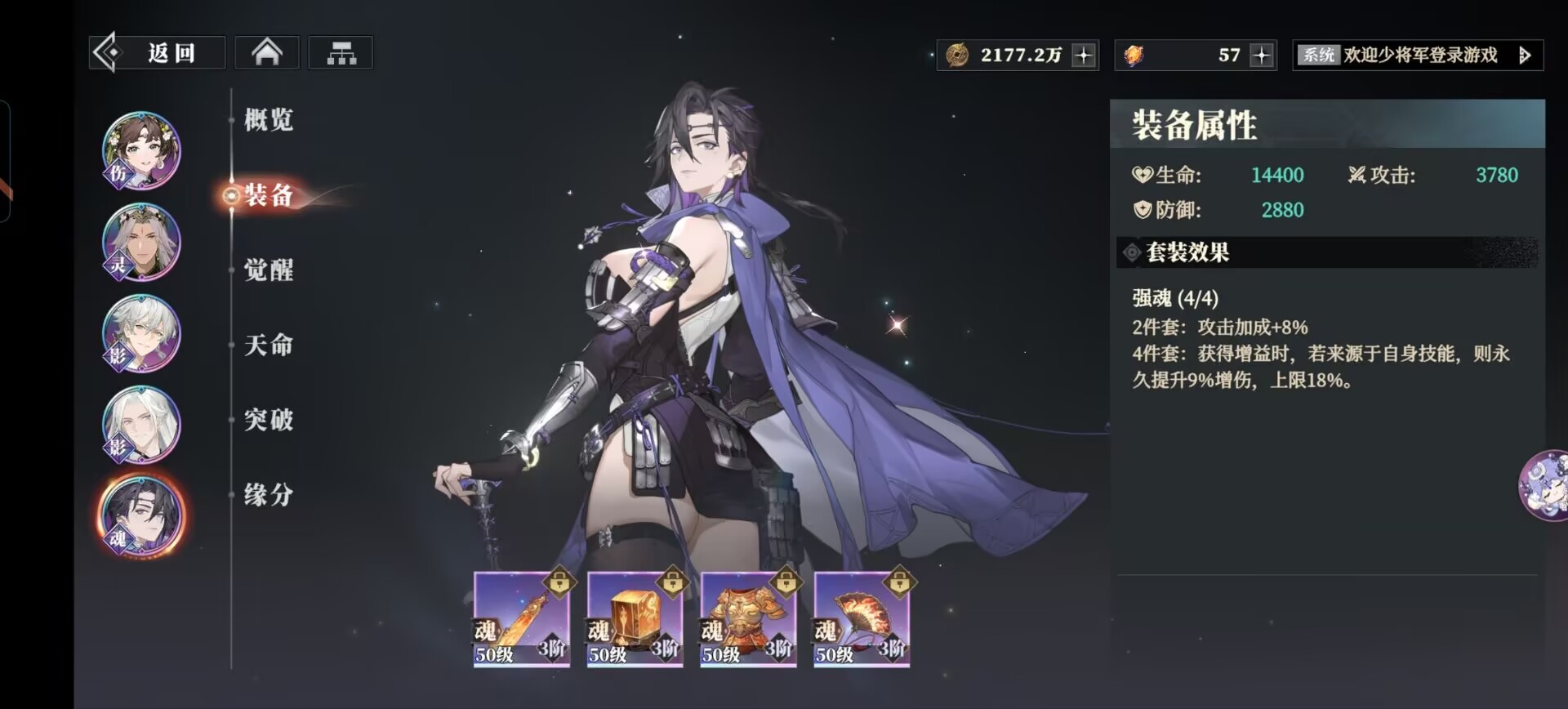This screenshot has height=709, width=1568.
Task: Select the feather fan equipment slot
Action: pos(862,619)
